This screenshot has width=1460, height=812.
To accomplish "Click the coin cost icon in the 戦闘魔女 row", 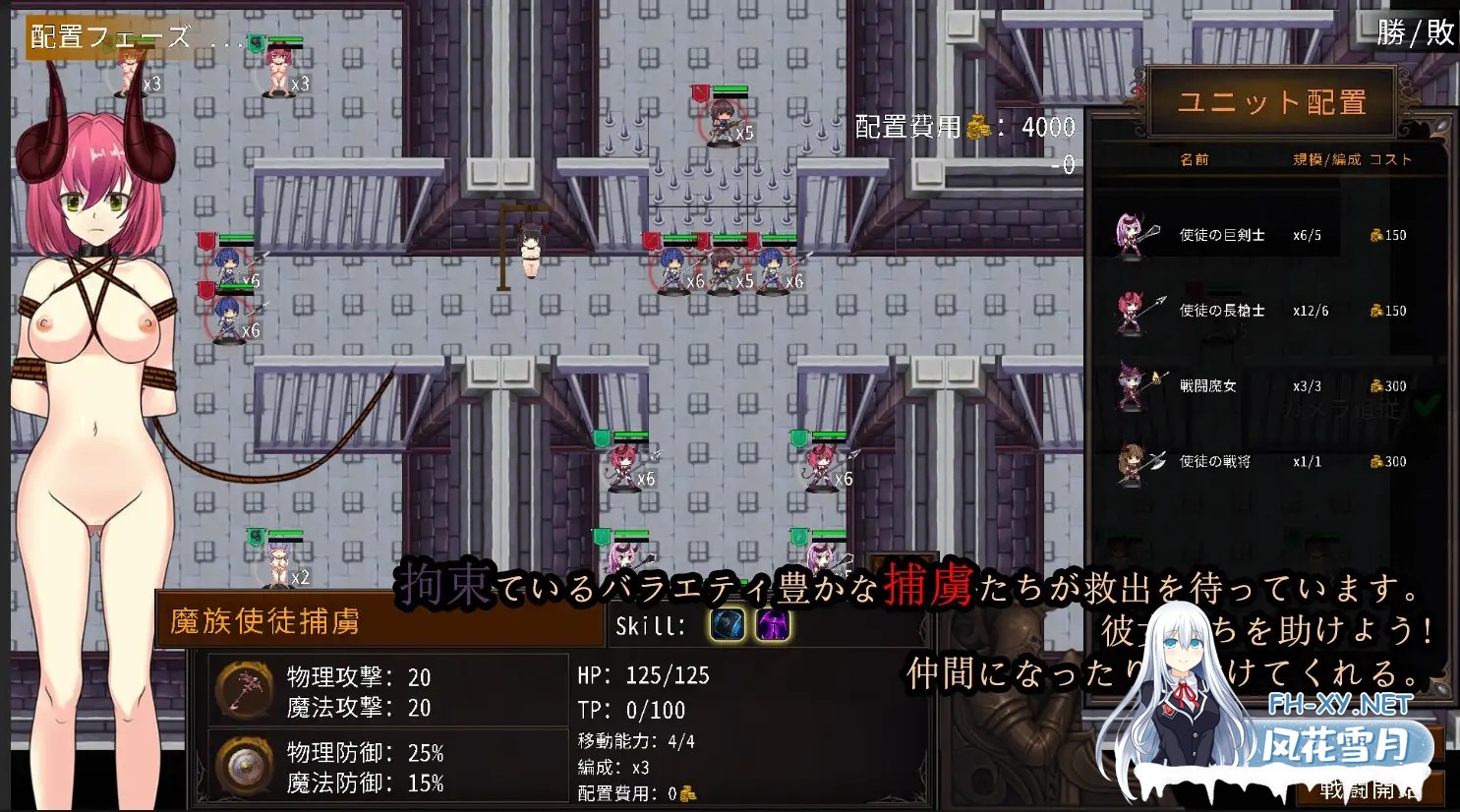I will pos(1374,385).
